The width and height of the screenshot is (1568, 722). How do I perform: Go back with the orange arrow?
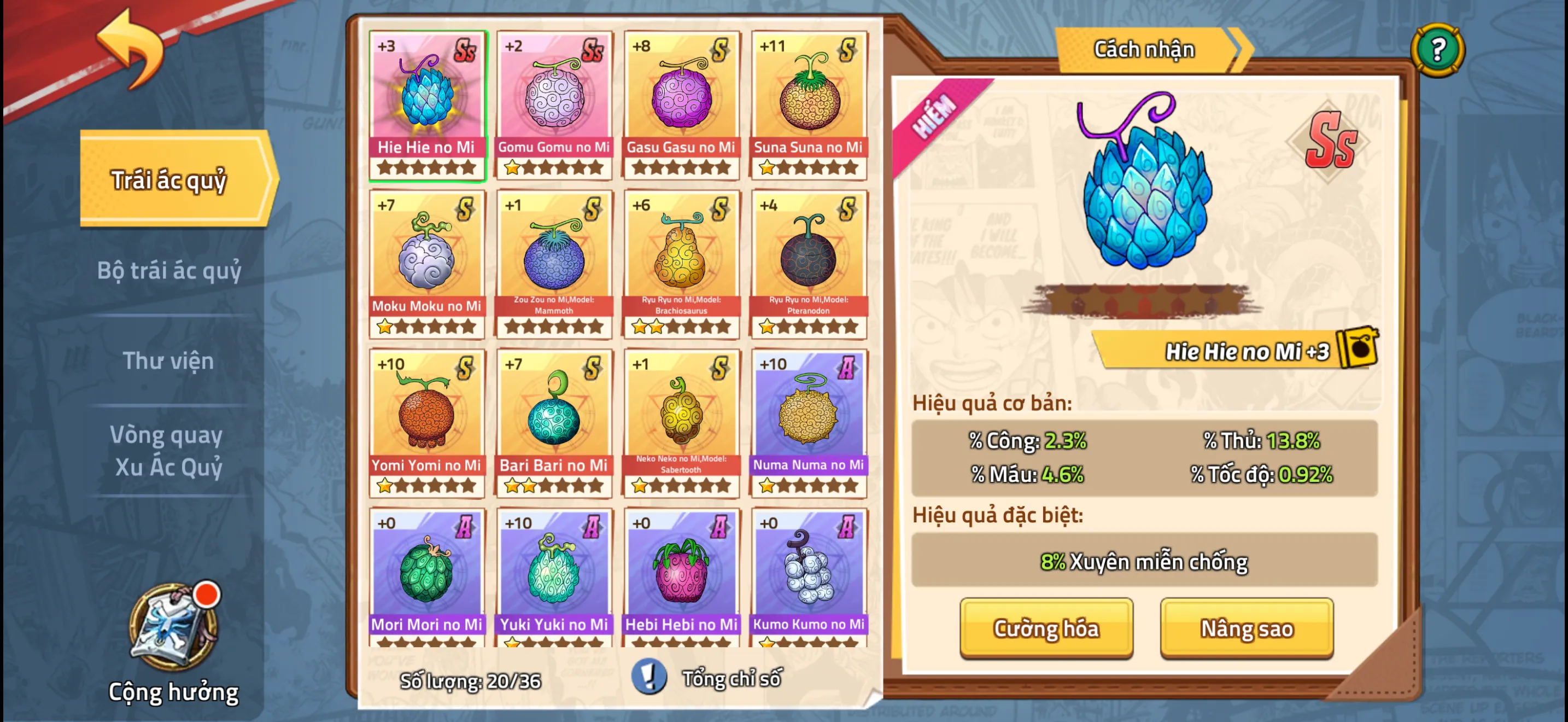[131, 49]
